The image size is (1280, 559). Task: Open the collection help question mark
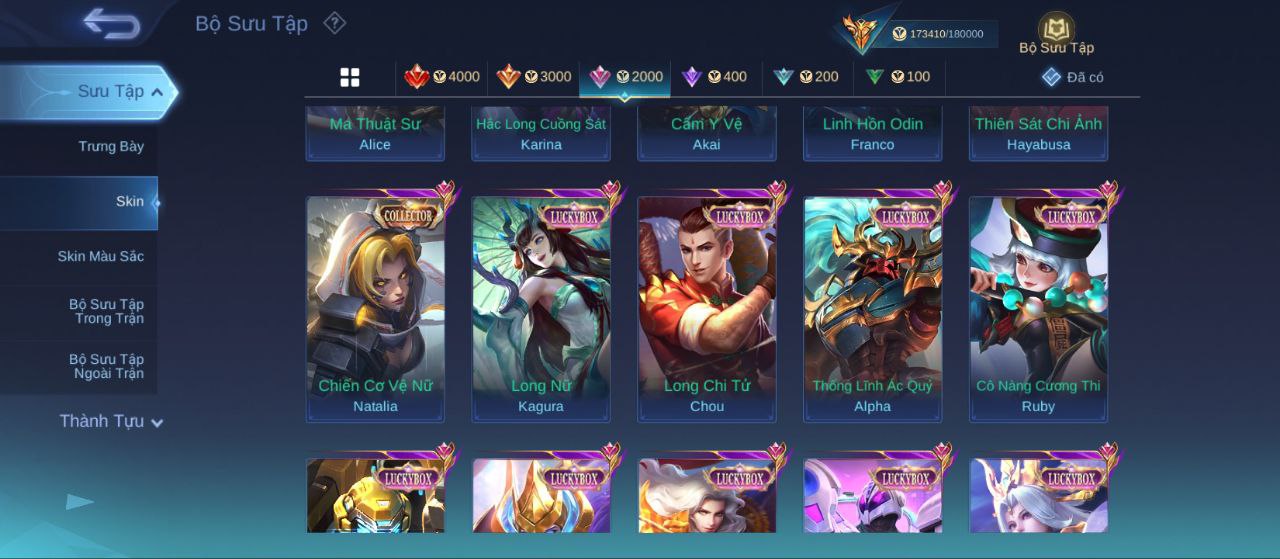[335, 23]
